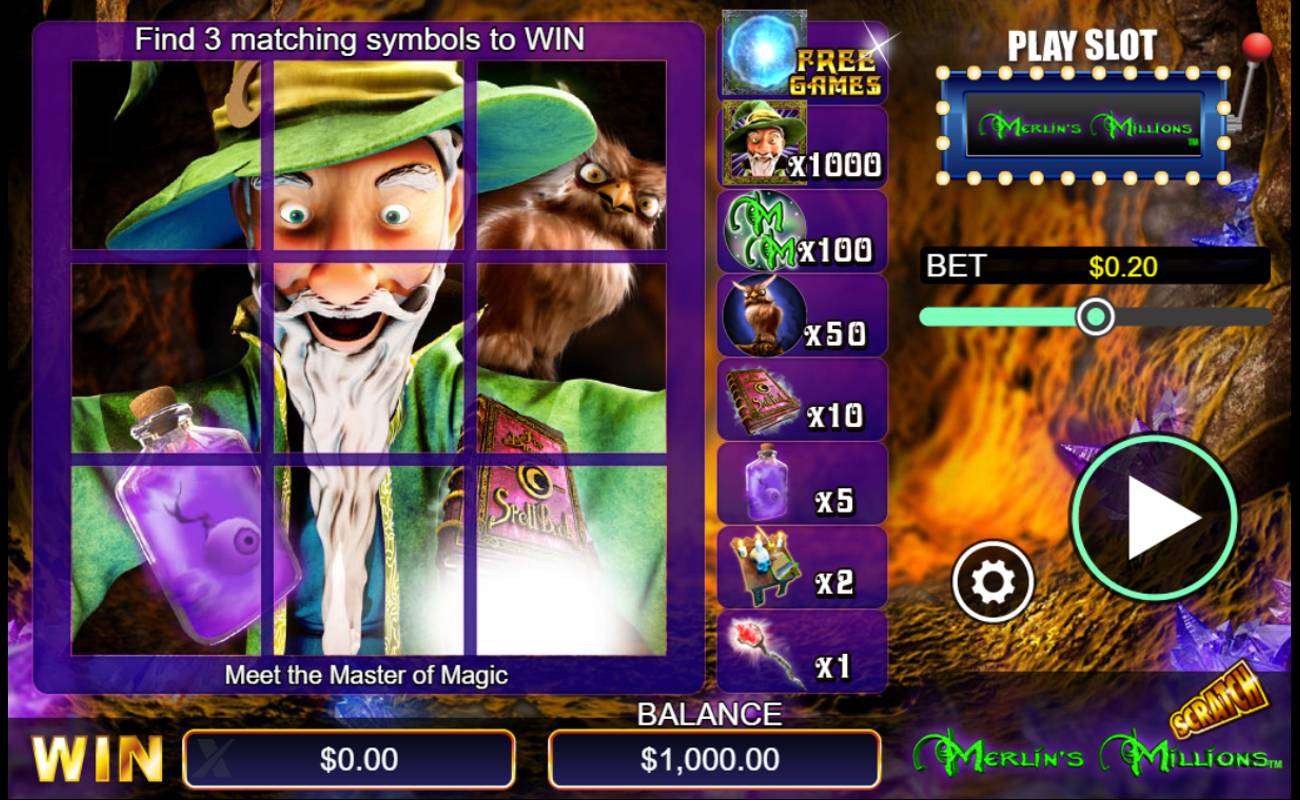Click the spell book x10 symbol
Image resolution: width=1300 pixels, height=800 pixels.
[760, 398]
